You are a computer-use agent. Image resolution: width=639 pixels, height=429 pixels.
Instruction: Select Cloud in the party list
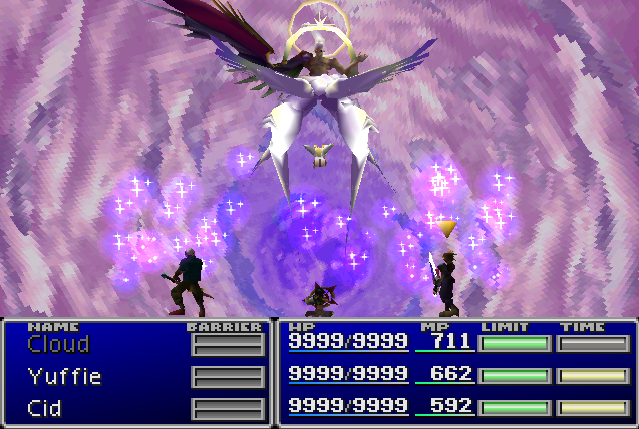coord(58,345)
